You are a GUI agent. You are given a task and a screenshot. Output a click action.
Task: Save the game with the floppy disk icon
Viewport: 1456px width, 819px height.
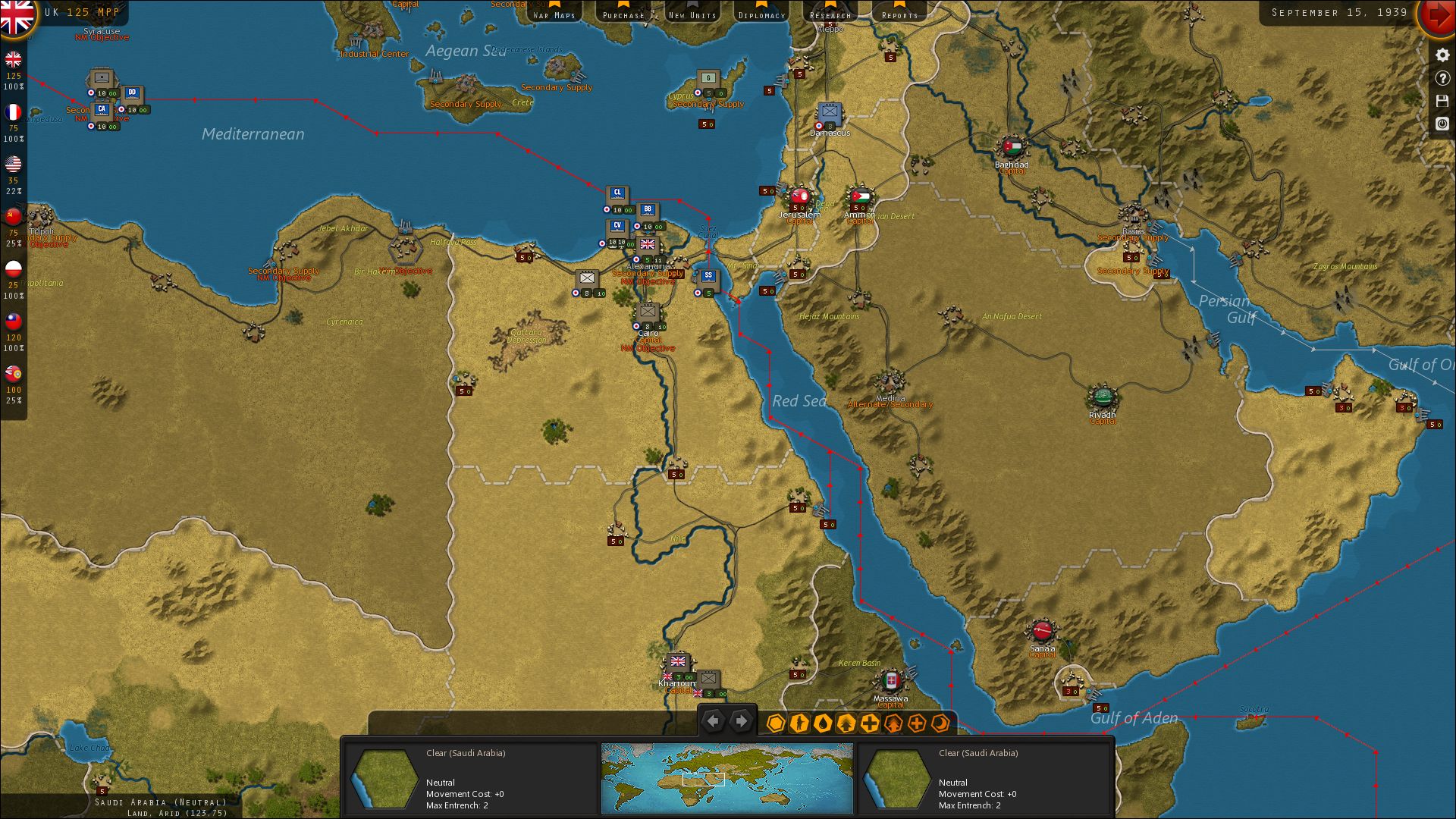tap(1441, 101)
